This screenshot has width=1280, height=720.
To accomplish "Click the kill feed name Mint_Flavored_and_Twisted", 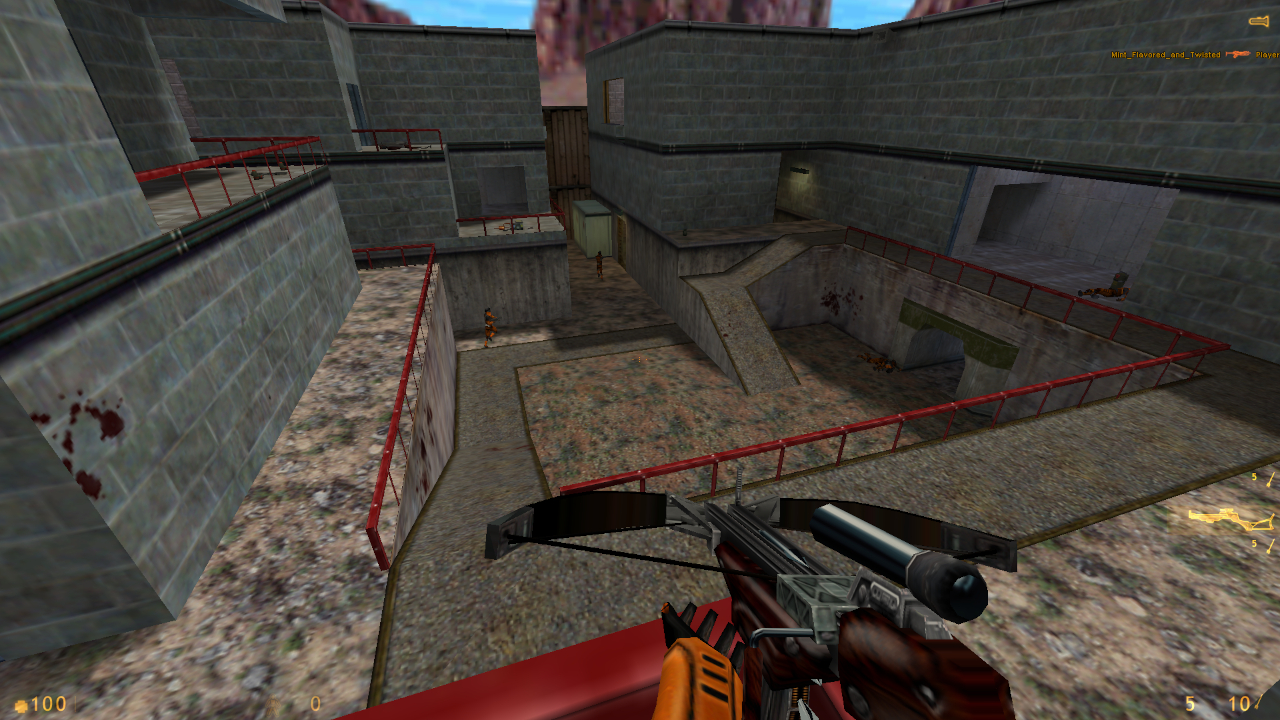I will pyautogui.click(x=1165, y=55).
